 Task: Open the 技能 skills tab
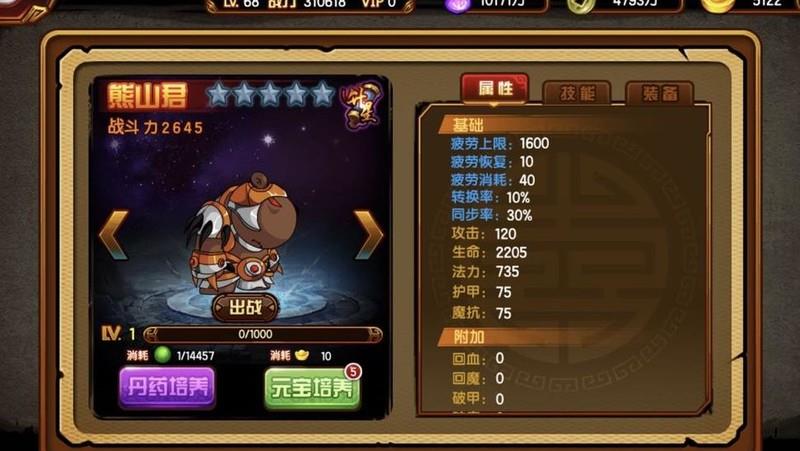click(x=577, y=93)
